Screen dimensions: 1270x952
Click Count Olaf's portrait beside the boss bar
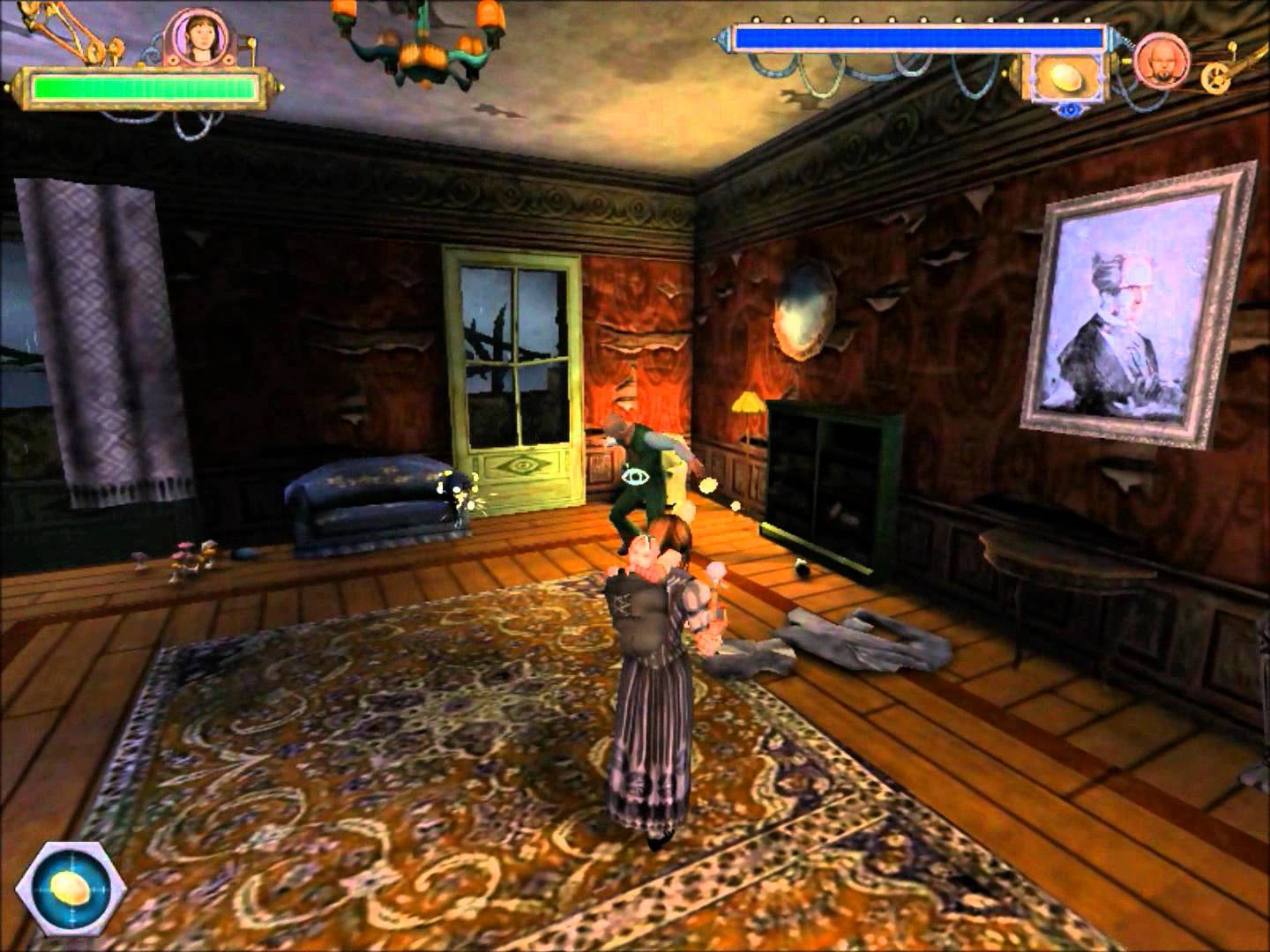pyautogui.click(x=1161, y=63)
